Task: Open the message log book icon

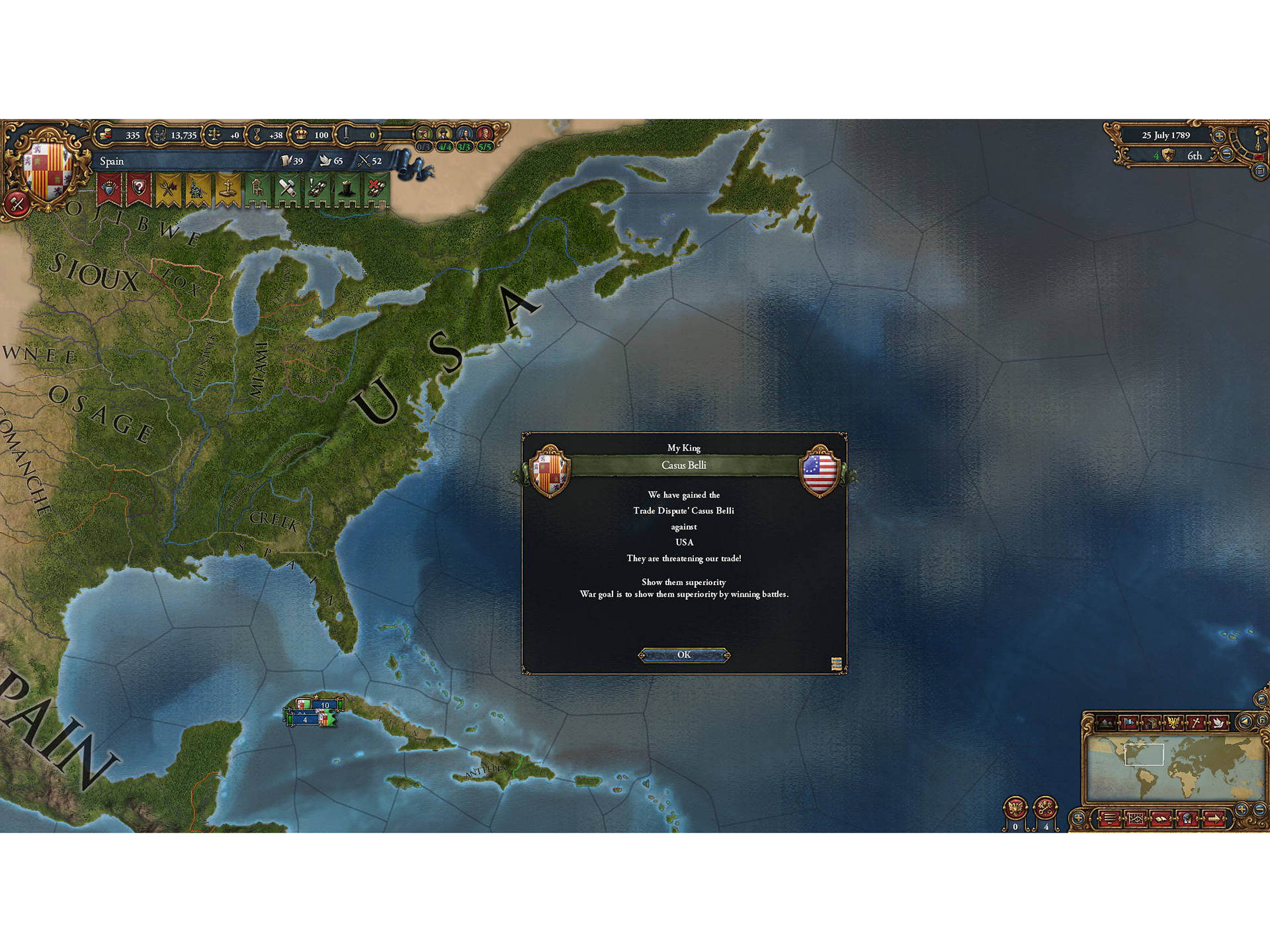Action: point(1162,819)
